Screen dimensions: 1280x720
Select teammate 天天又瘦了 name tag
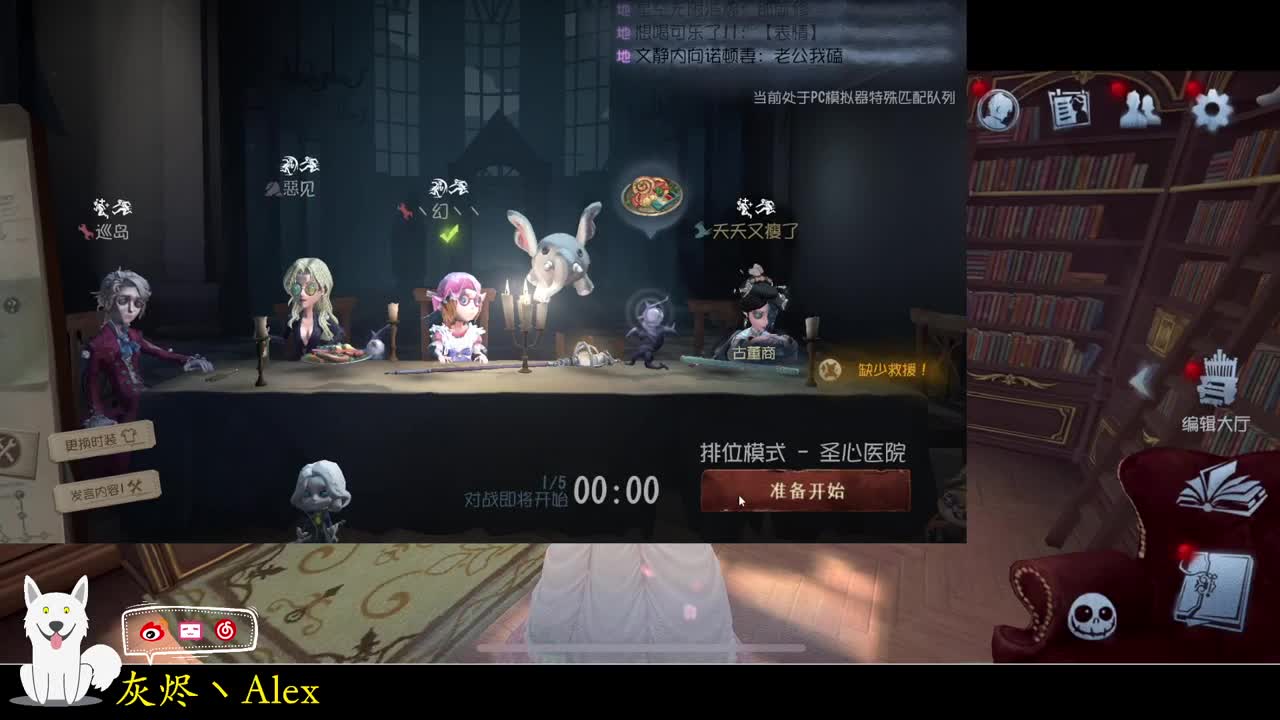coord(753,228)
